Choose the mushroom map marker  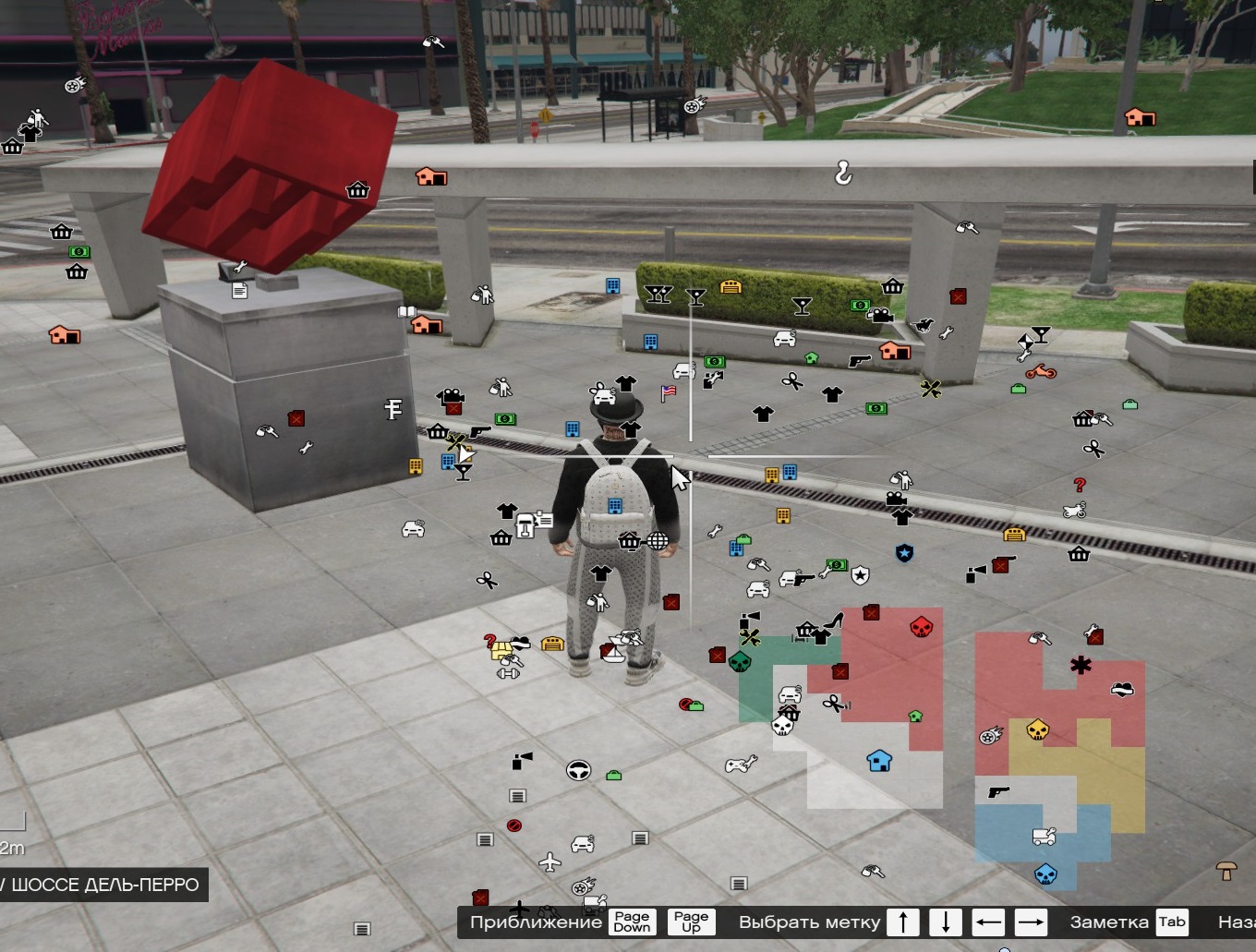[x=1226, y=870]
